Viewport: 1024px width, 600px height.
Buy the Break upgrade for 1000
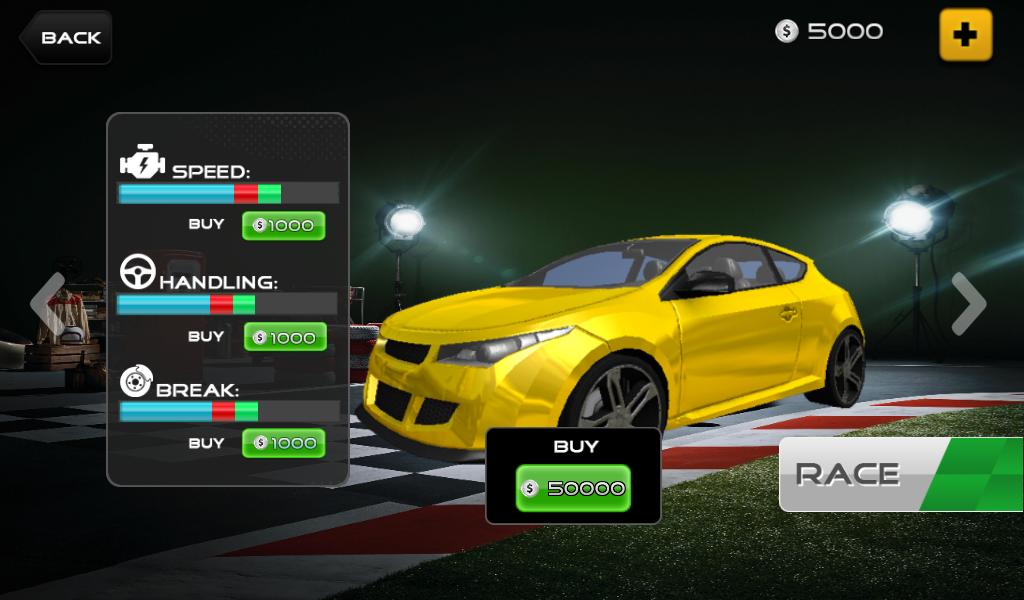(284, 443)
